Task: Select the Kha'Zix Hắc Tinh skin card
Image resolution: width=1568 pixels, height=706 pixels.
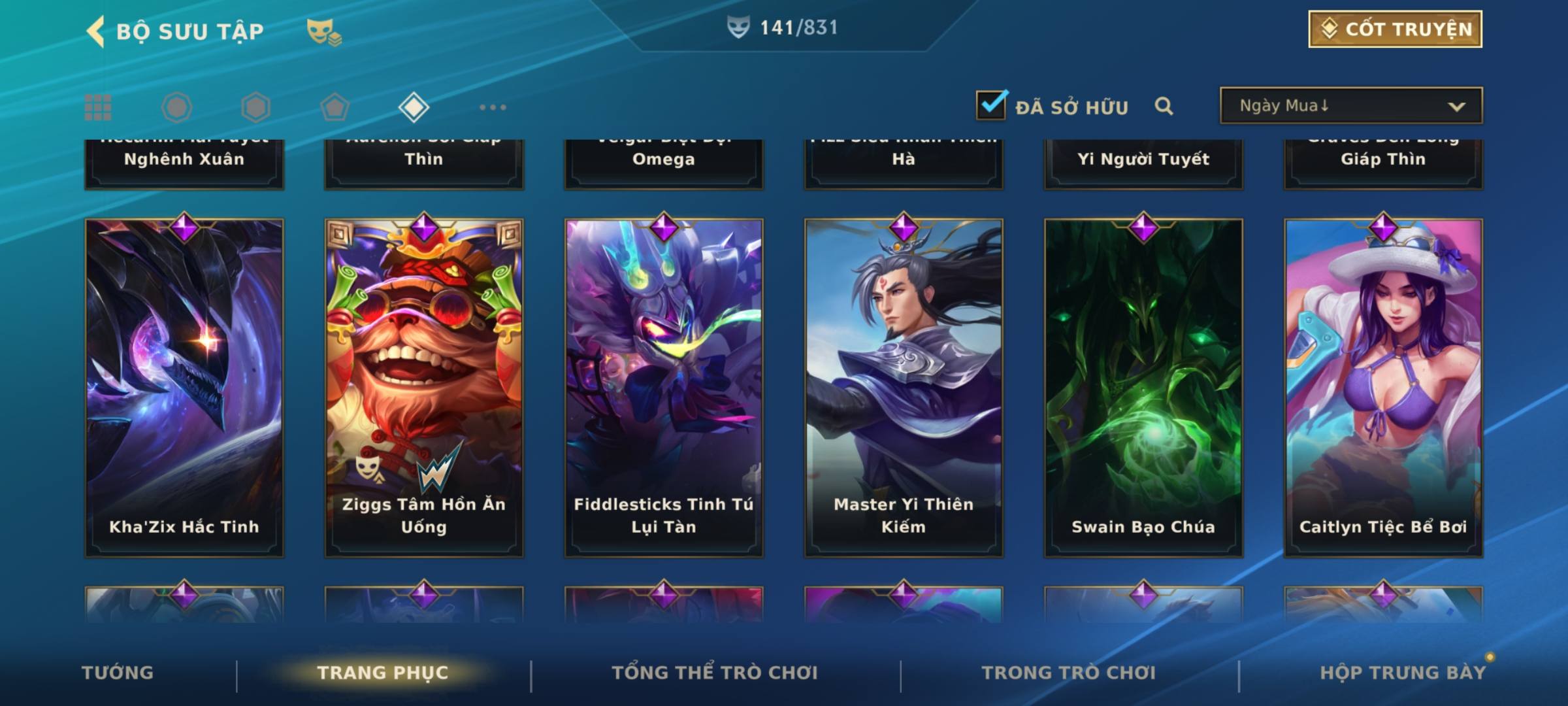Action: coord(184,388)
